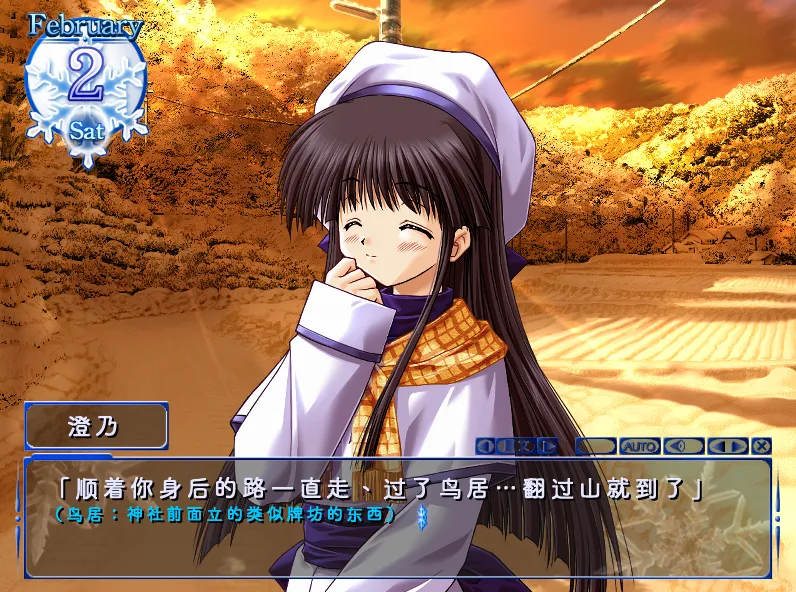Click the leftmost back-arrow button on control bar
This screenshot has height=592, width=796.
click(486, 446)
